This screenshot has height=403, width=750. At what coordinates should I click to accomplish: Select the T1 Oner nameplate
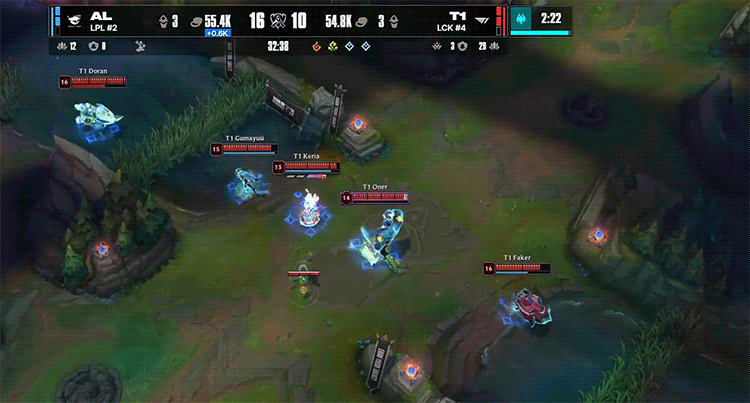[374, 187]
